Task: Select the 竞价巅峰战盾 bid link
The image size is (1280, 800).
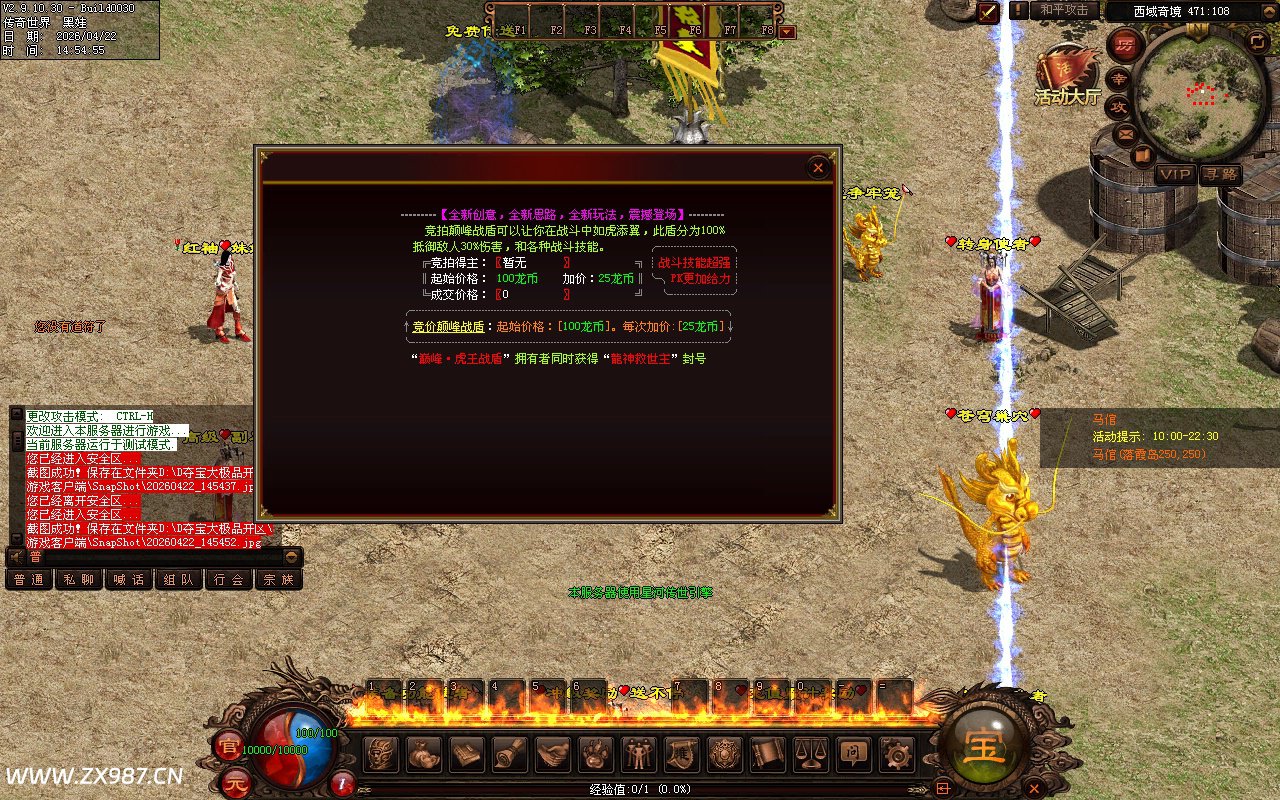Action: pyautogui.click(x=448, y=327)
